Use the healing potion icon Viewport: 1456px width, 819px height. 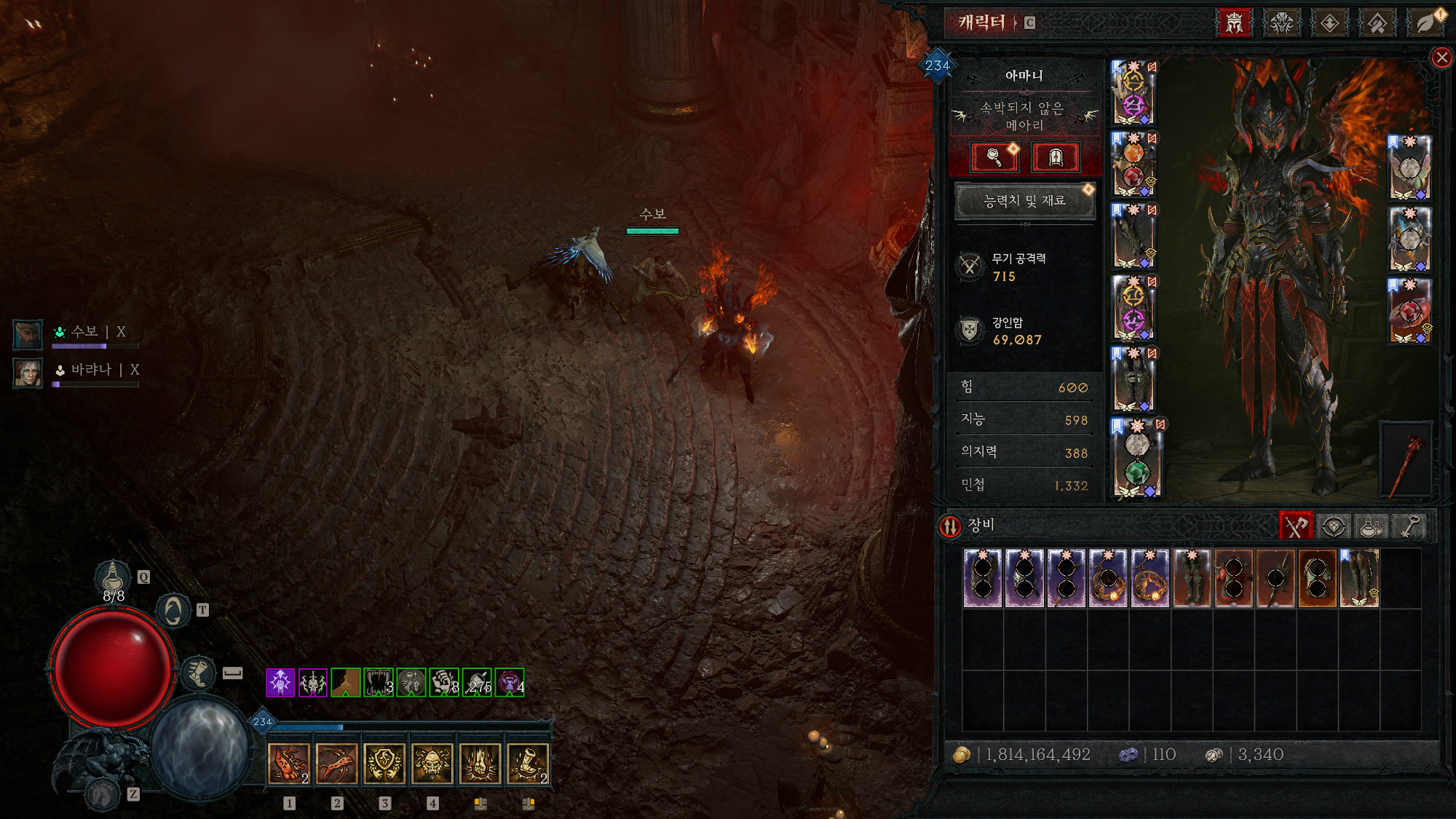tap(113, 578)
